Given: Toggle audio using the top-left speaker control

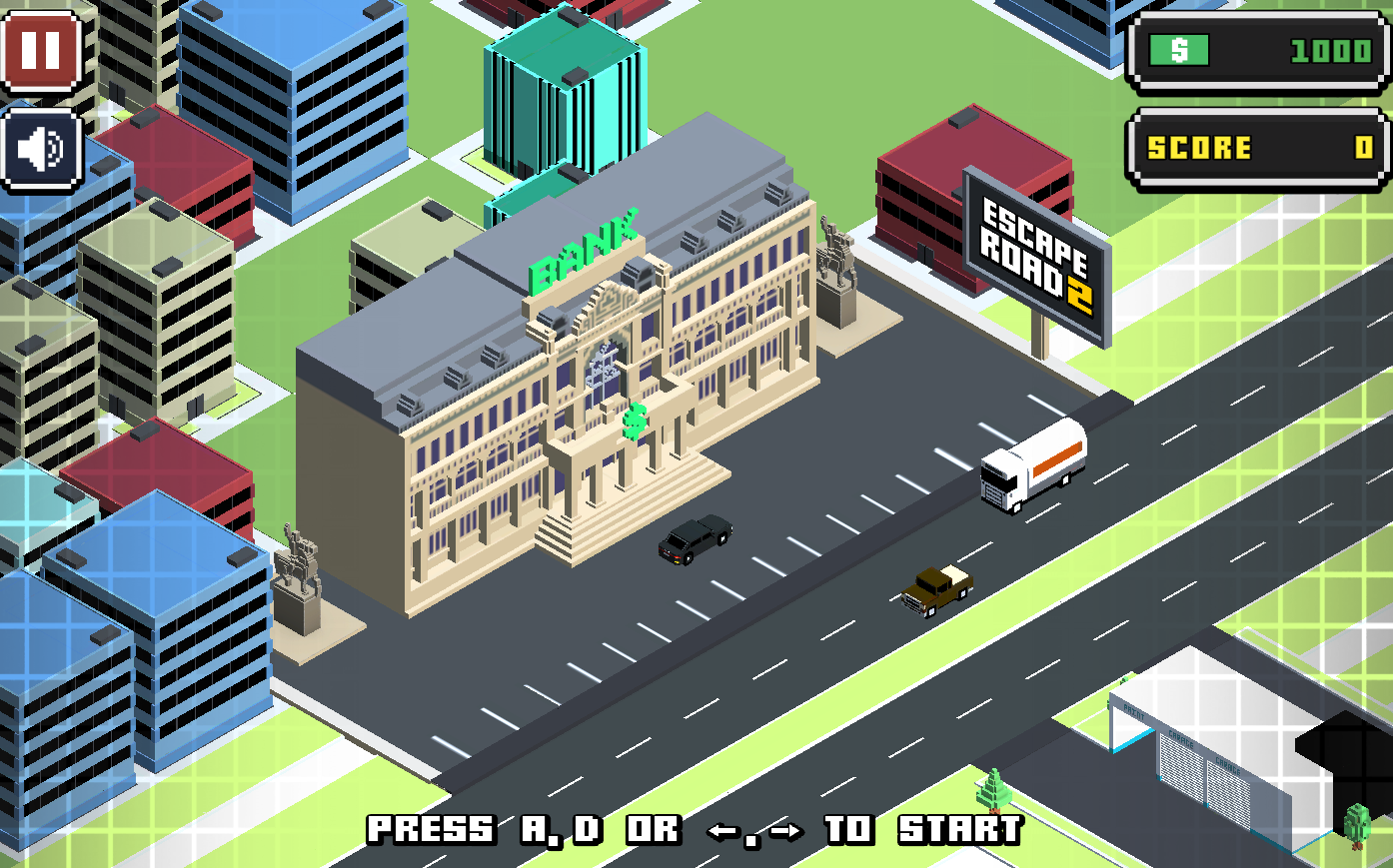Looking at the screenshot, I should click(41, 148).
